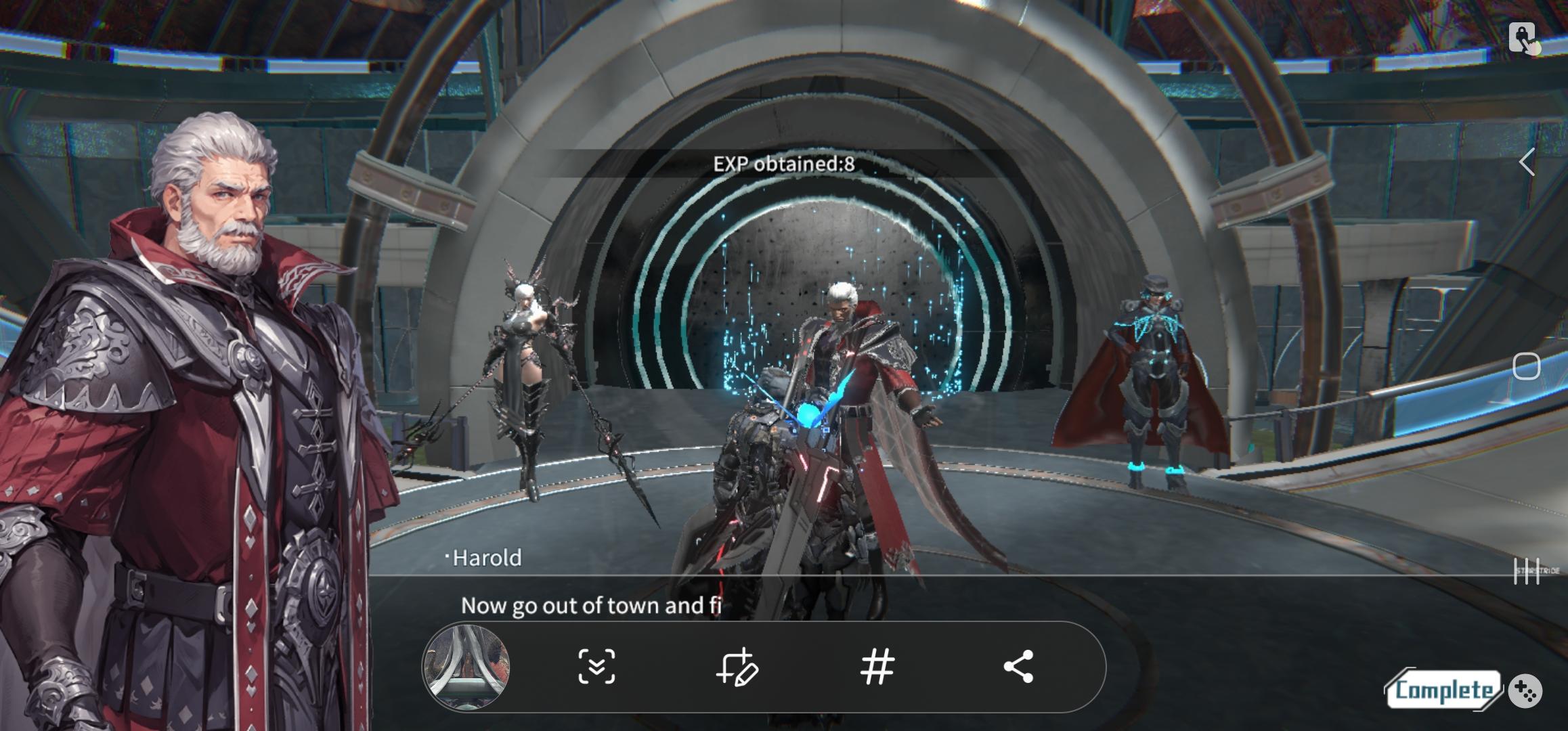Viewport: 1568px width, 731px height.
Task: Open the game controller tools icon
Action: (x=1525, y=691)
